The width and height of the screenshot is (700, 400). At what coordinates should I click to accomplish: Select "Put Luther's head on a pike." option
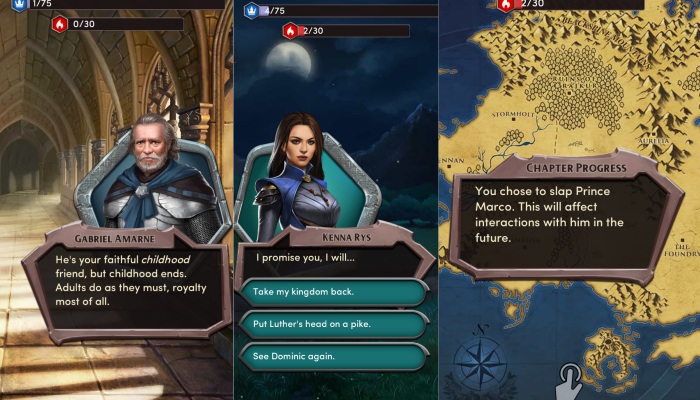click(335, 324)
